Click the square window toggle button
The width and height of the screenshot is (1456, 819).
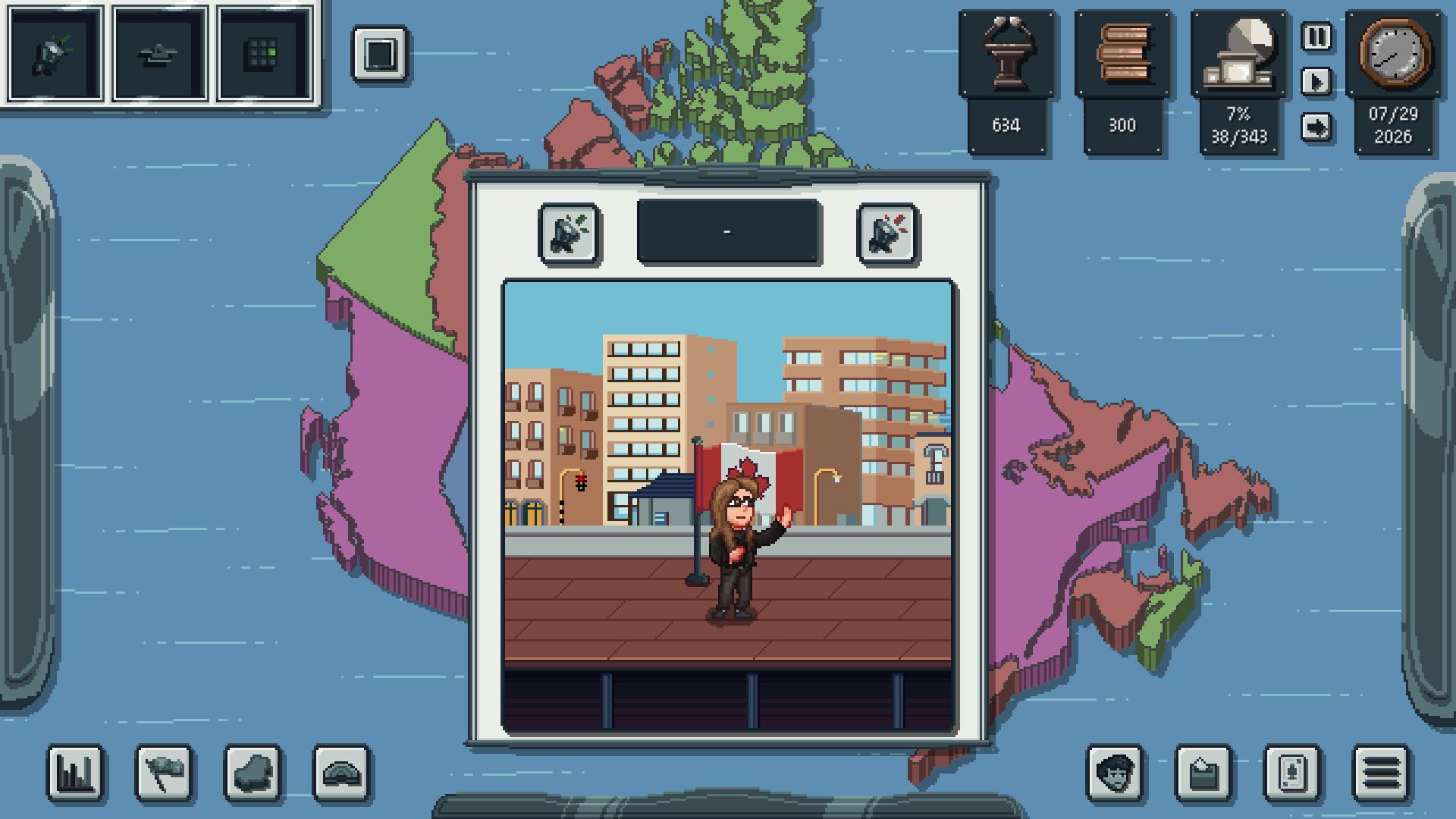379,54
